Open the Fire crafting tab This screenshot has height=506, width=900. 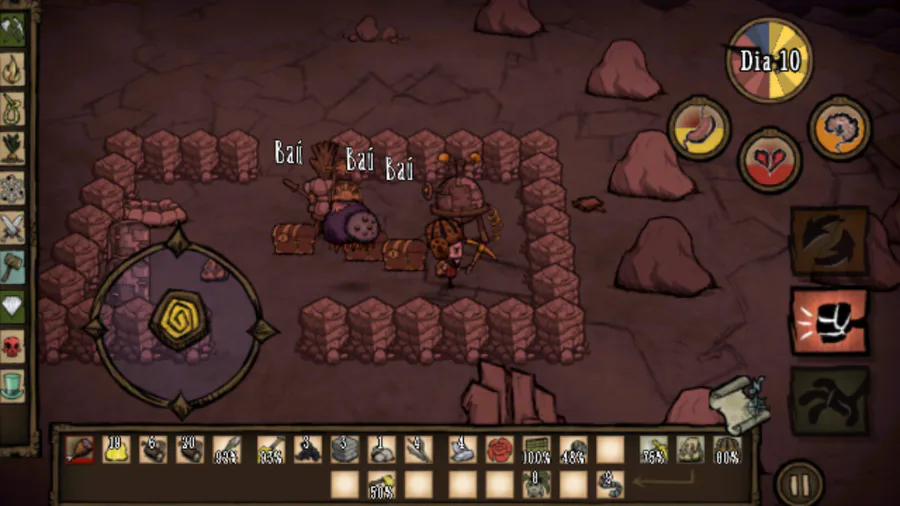(x=13, y=68)
